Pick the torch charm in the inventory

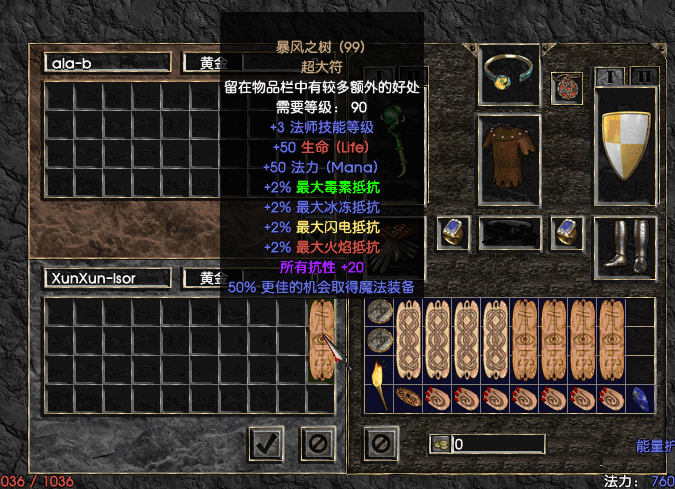tap(379, 385)
